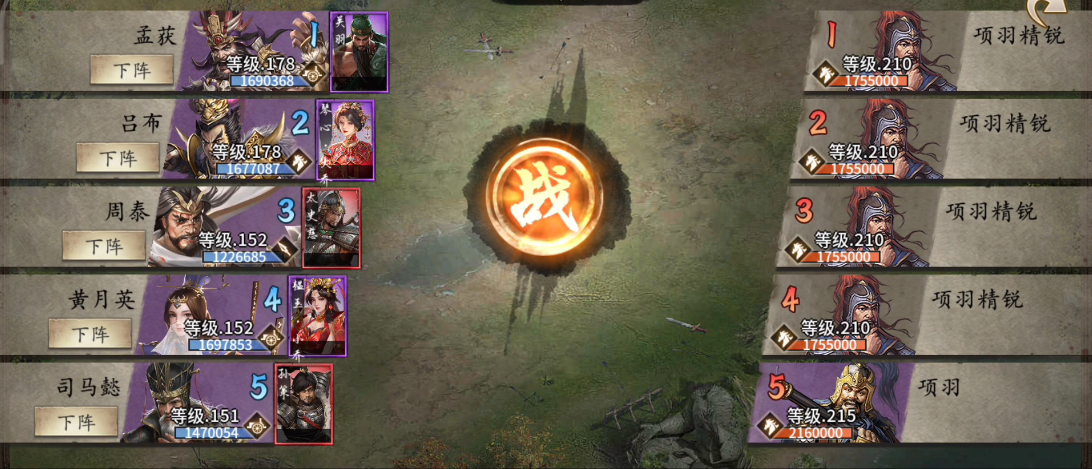The width and height of the screenshot is (1092, 469).
Task: Open the companion card beside 司马懿
Action: (303, 403)
